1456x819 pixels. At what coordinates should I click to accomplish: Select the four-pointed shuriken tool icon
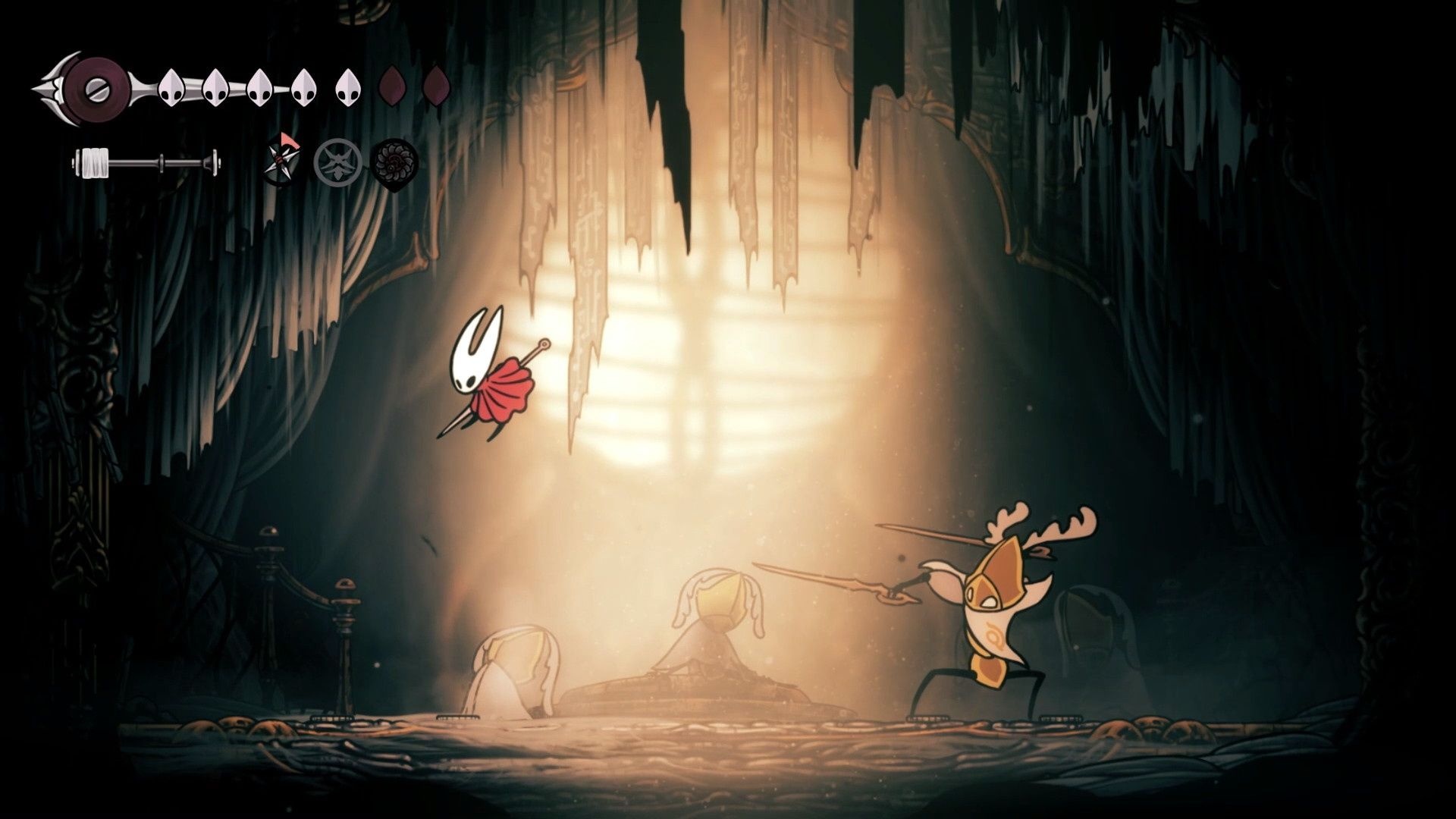pos(281,161)
